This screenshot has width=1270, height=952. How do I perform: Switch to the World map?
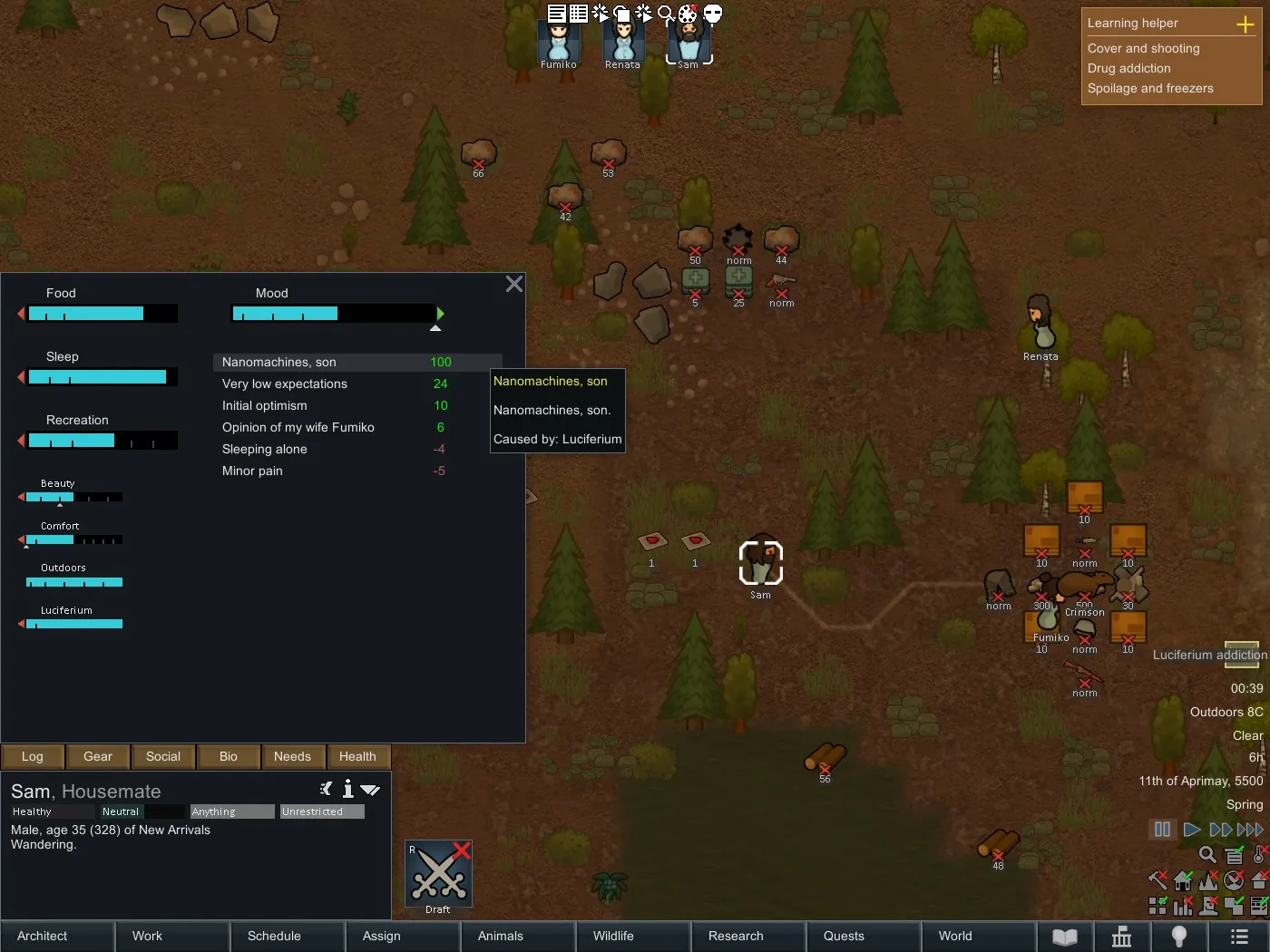[979, 936]
